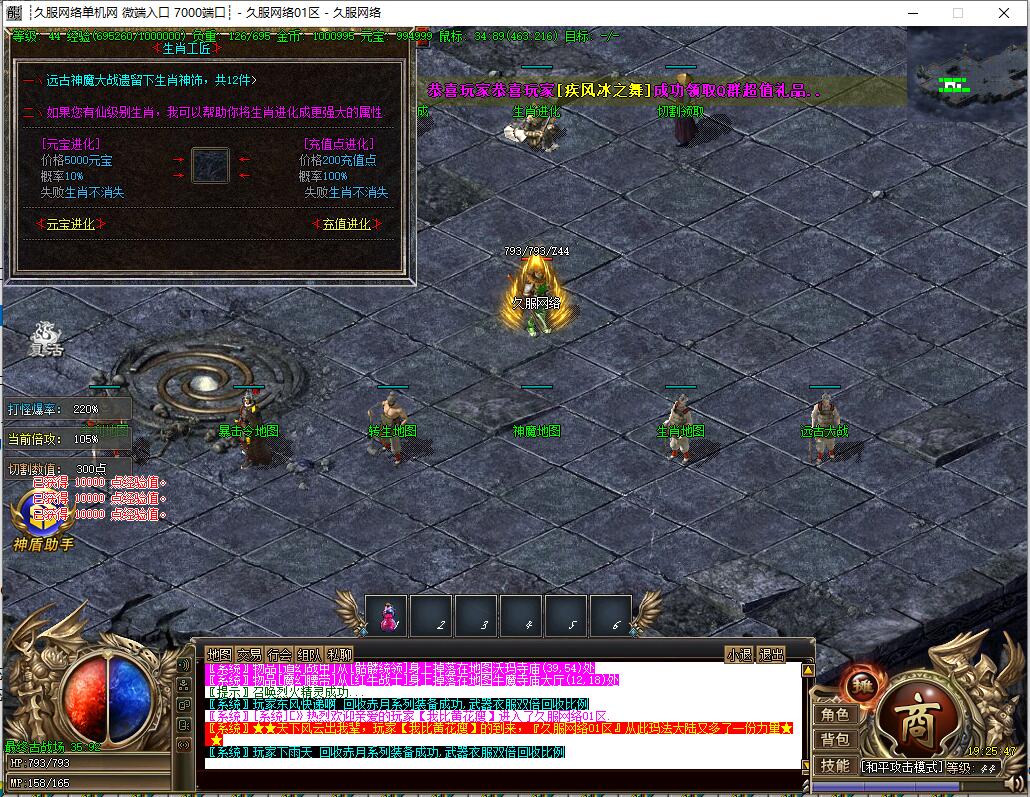Open the 技能 skills panel
The height and width of the screenshot is (797, 1030).
coord(835,765)
